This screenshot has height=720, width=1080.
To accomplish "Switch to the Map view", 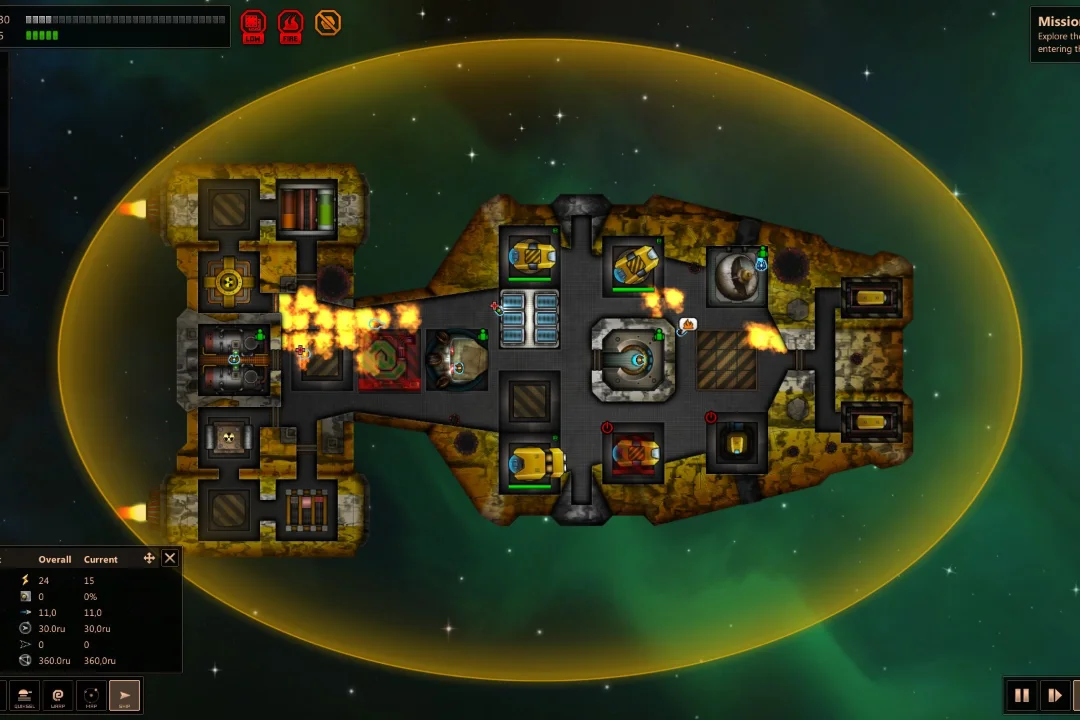I will (91, 695).
